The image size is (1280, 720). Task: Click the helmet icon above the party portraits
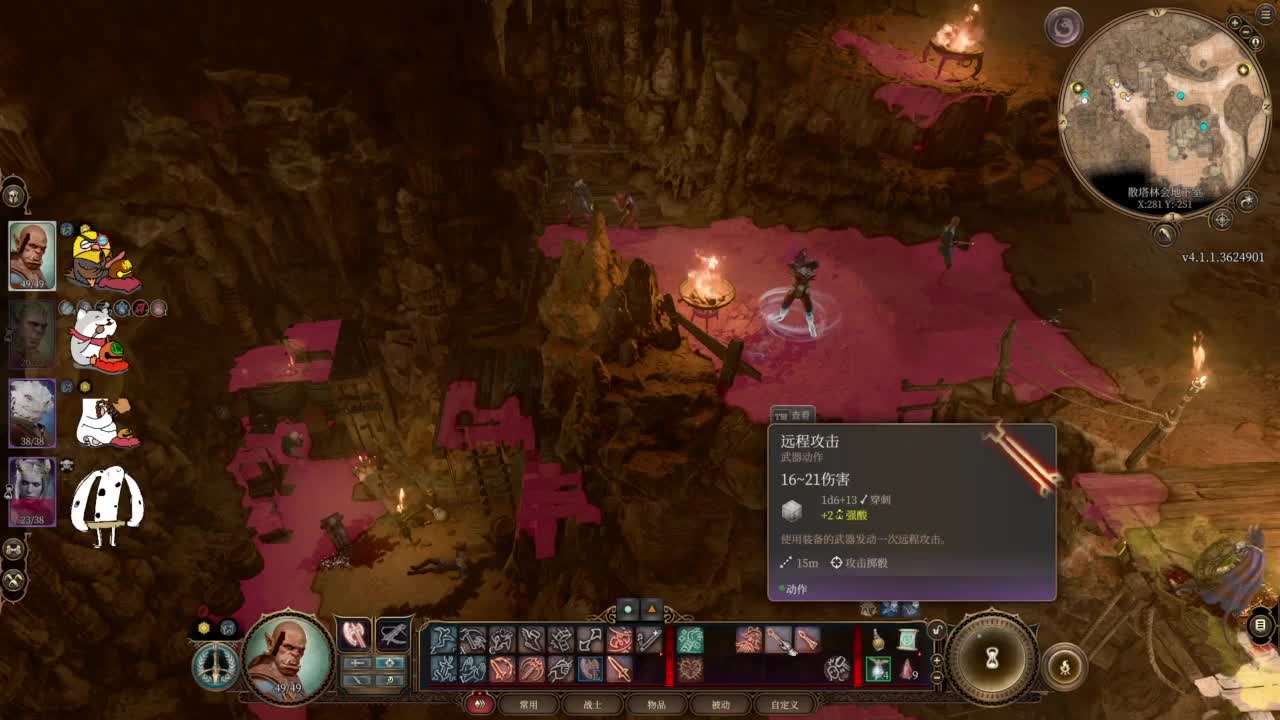14,194
